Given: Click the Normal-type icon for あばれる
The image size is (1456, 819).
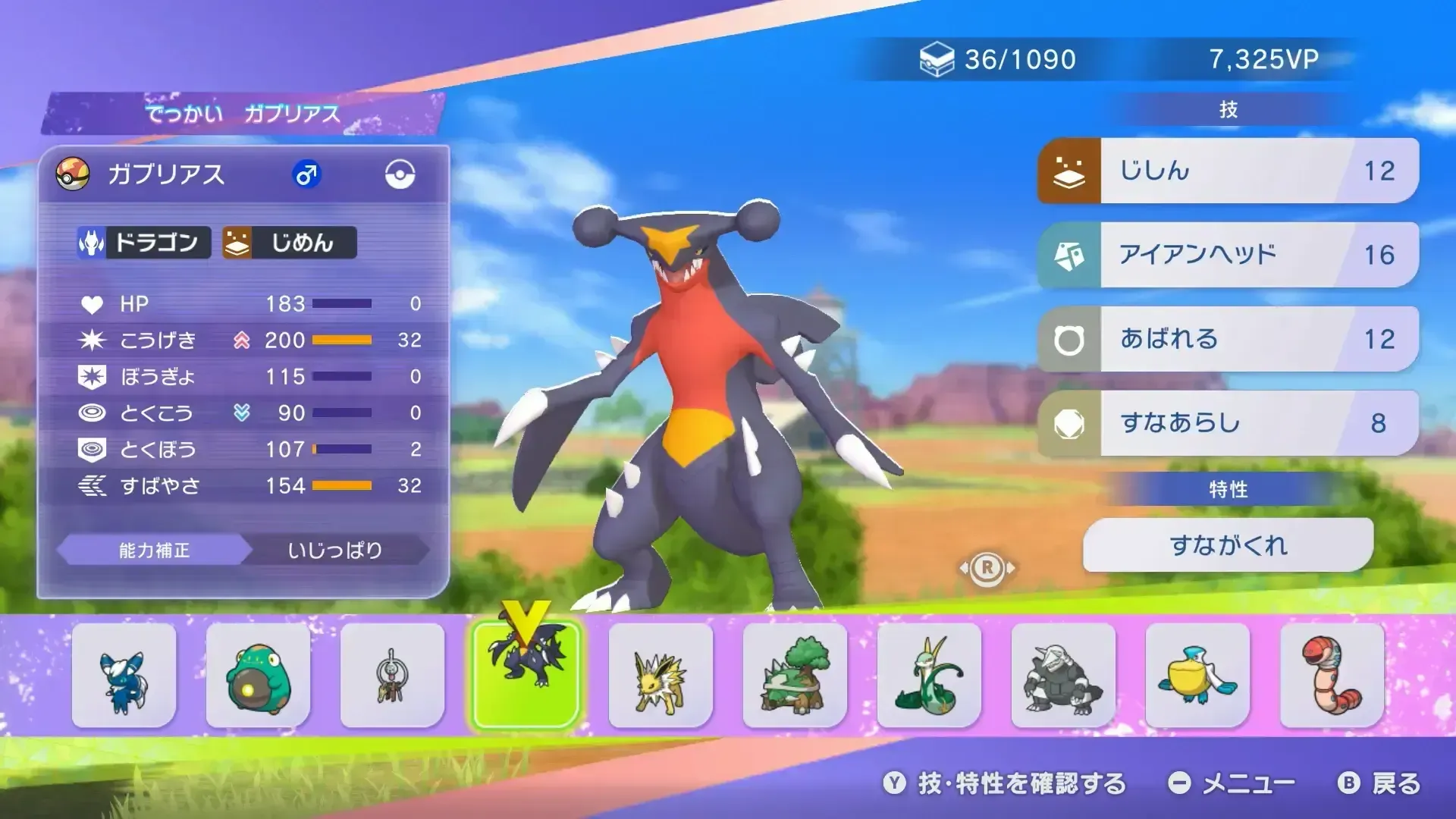Looking at the screenshot, I should click(x=1070, y=339).
